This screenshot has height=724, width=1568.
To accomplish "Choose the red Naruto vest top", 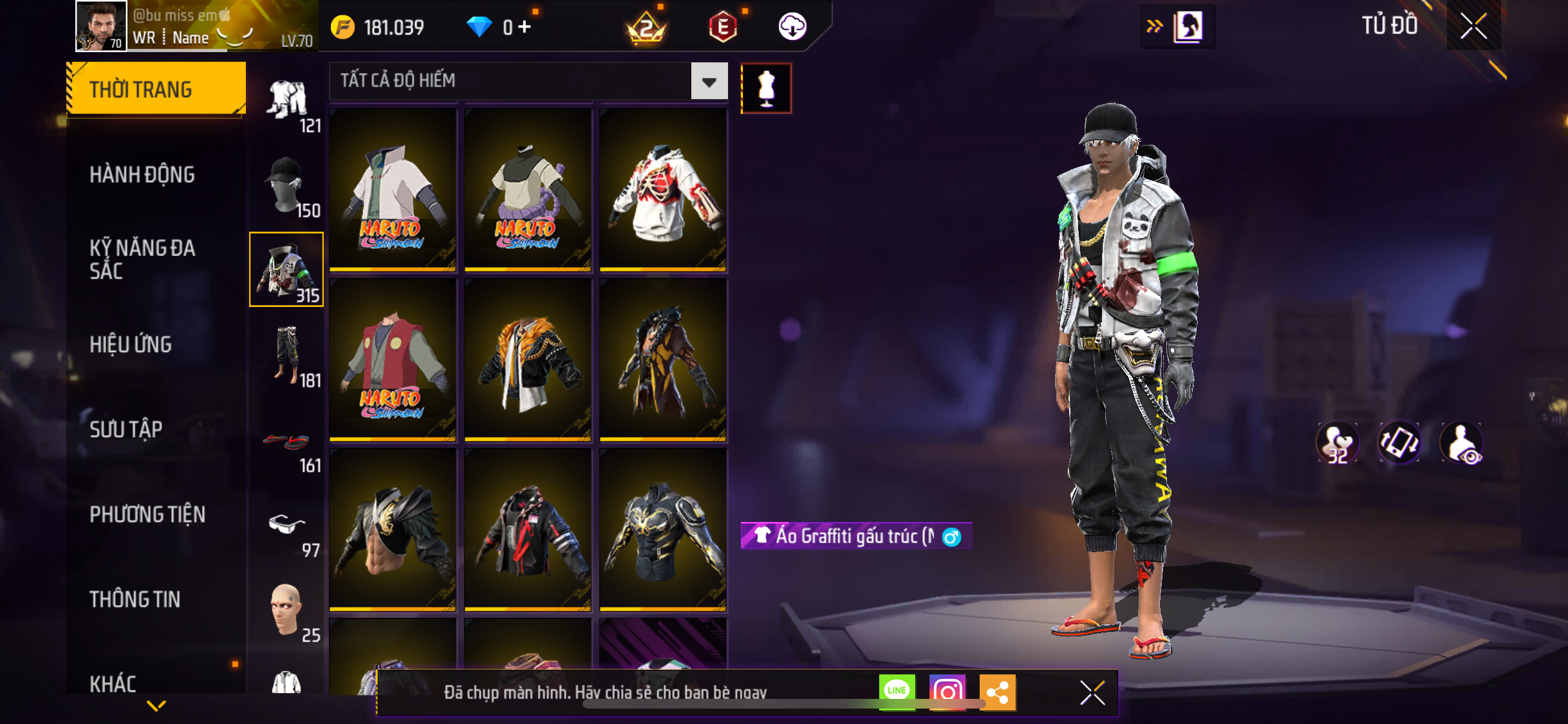I will pyautogui.click(x=393, y=360).
